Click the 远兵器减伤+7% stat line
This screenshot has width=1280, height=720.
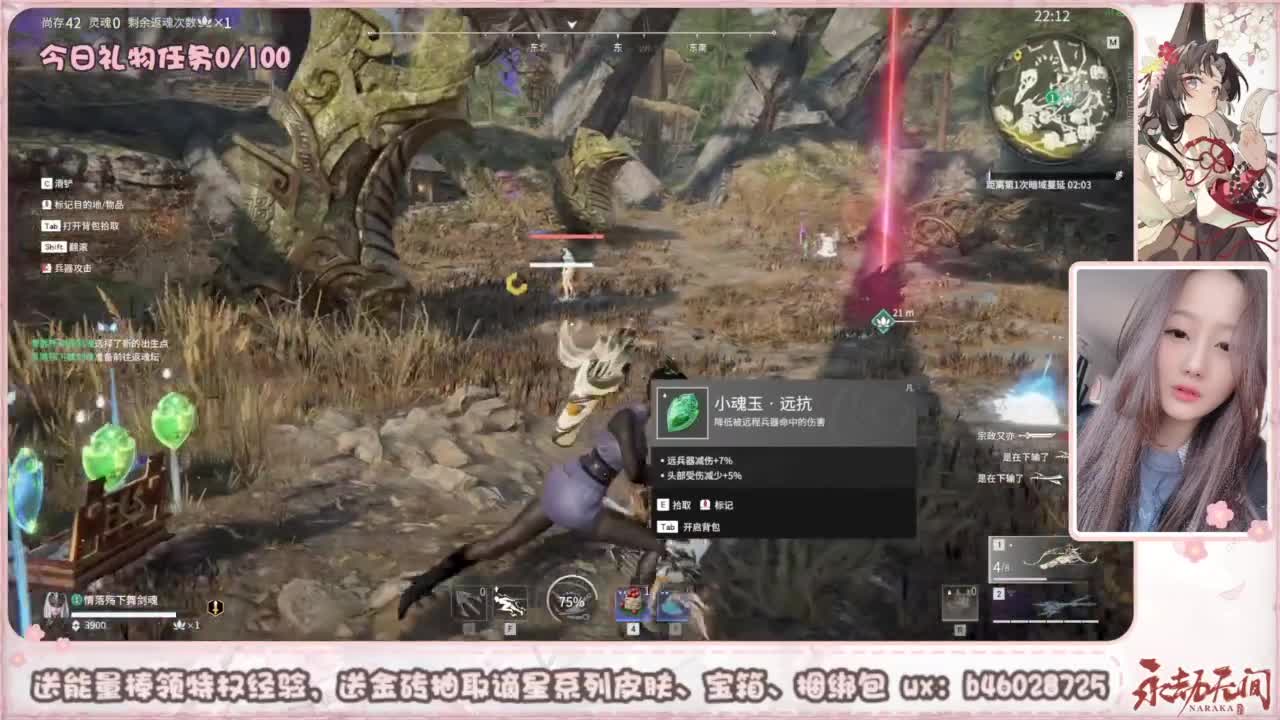pyautogui.click(x=697, y=460)
